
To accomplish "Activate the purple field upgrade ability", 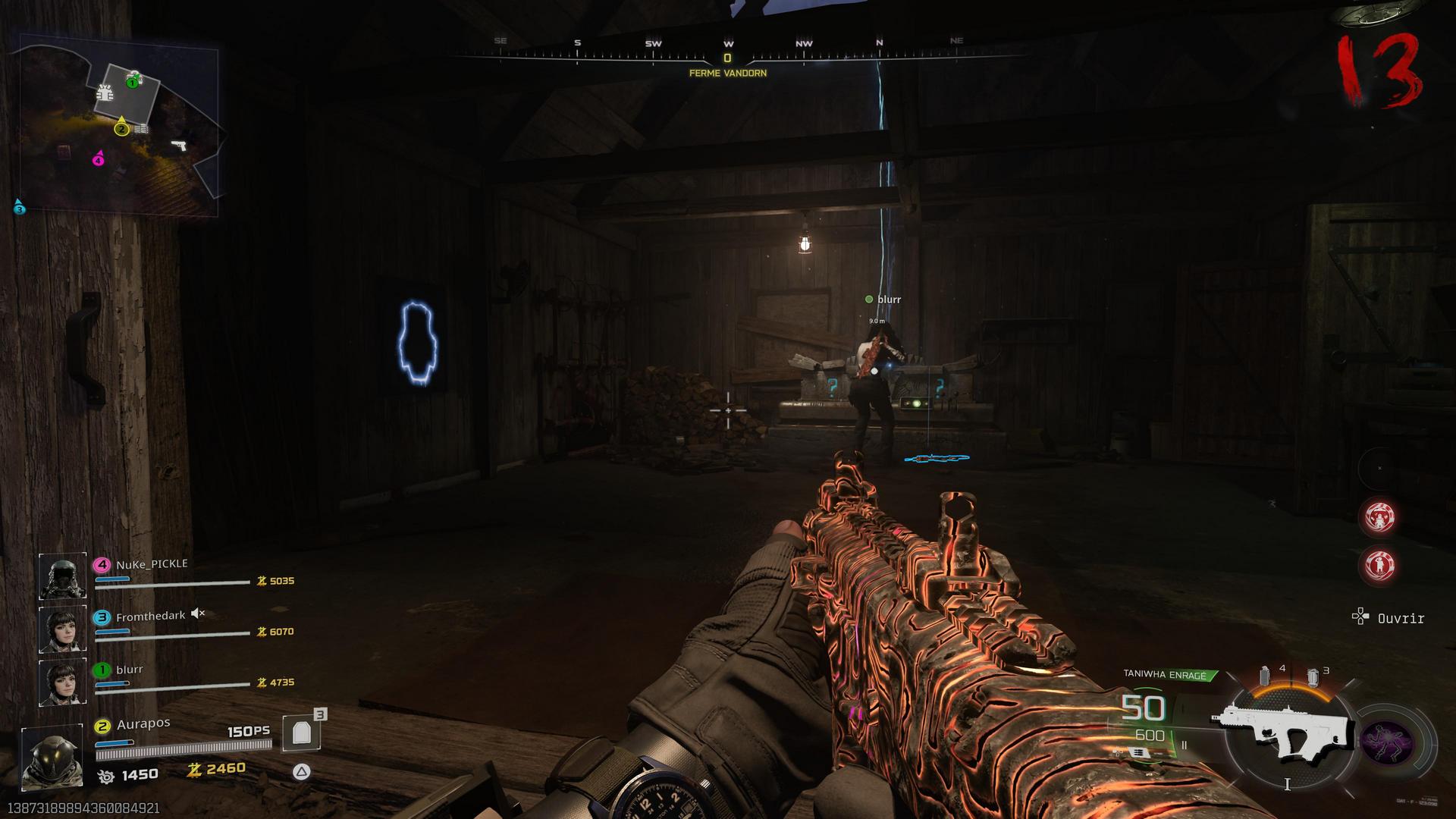I will pyautogui.click(x=1387, y=742).
